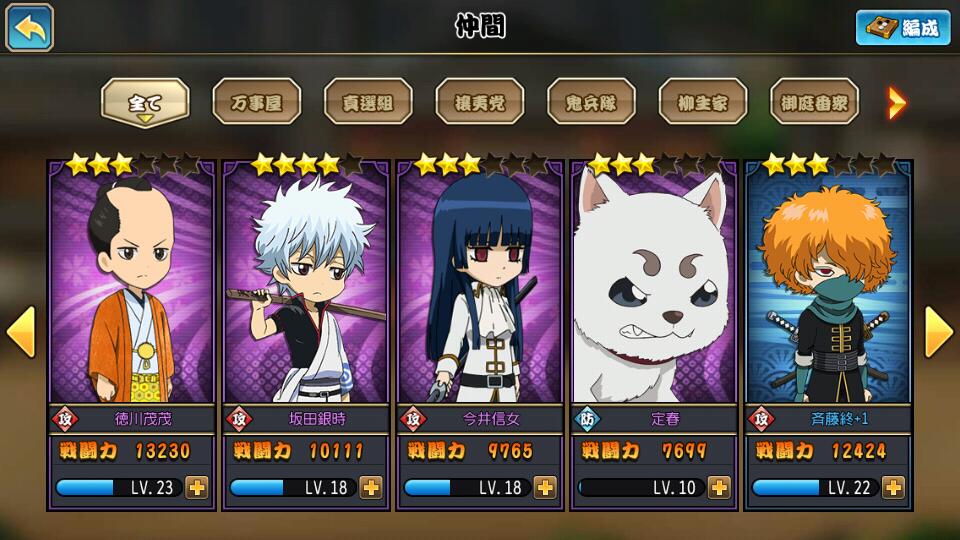The width and height of the screenshot is (960, 540).
Task: Switch to the 真選組 tab
Action: click(x=368, y=102)
